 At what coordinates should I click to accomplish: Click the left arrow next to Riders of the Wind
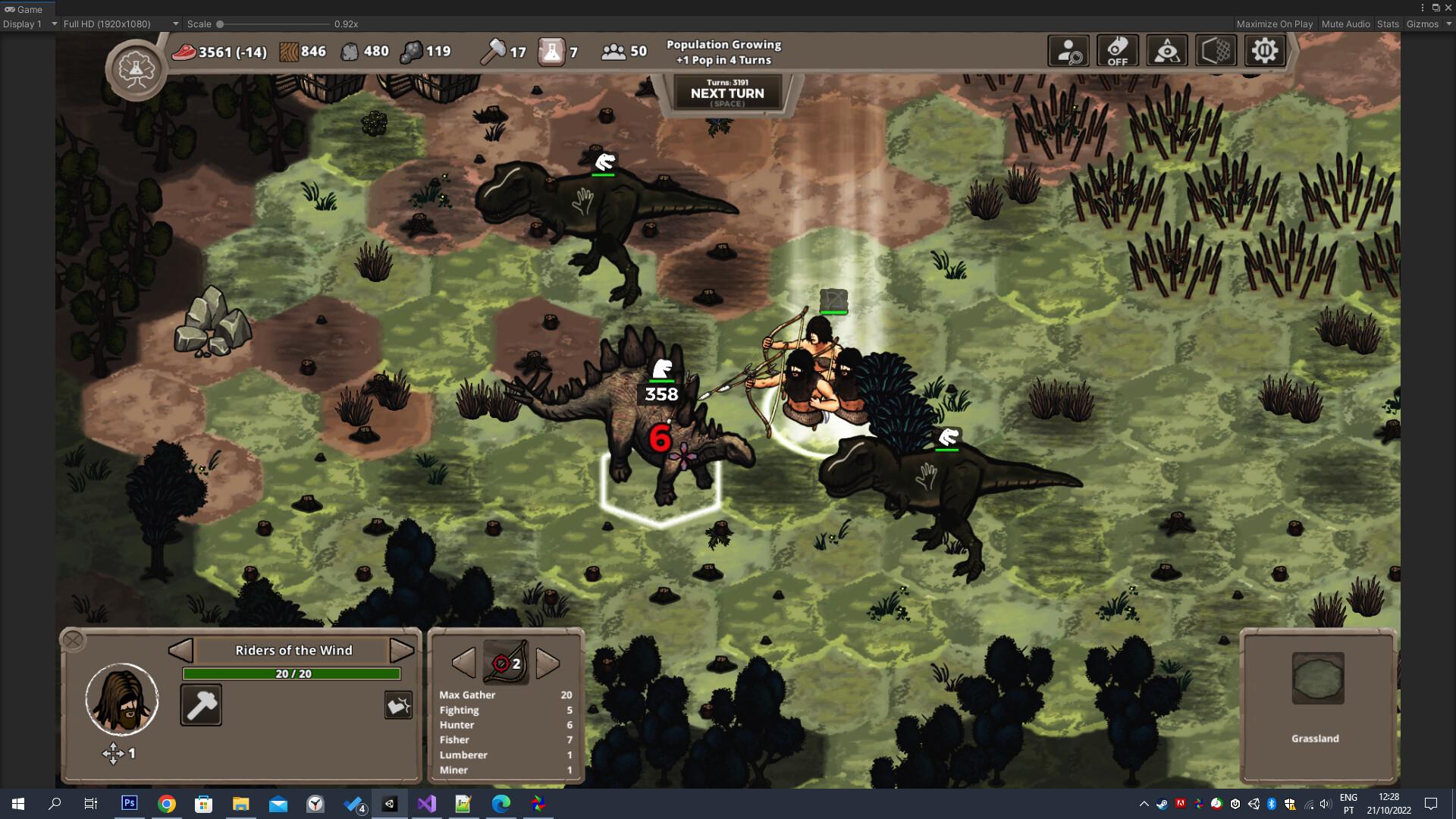click(180, 650)
